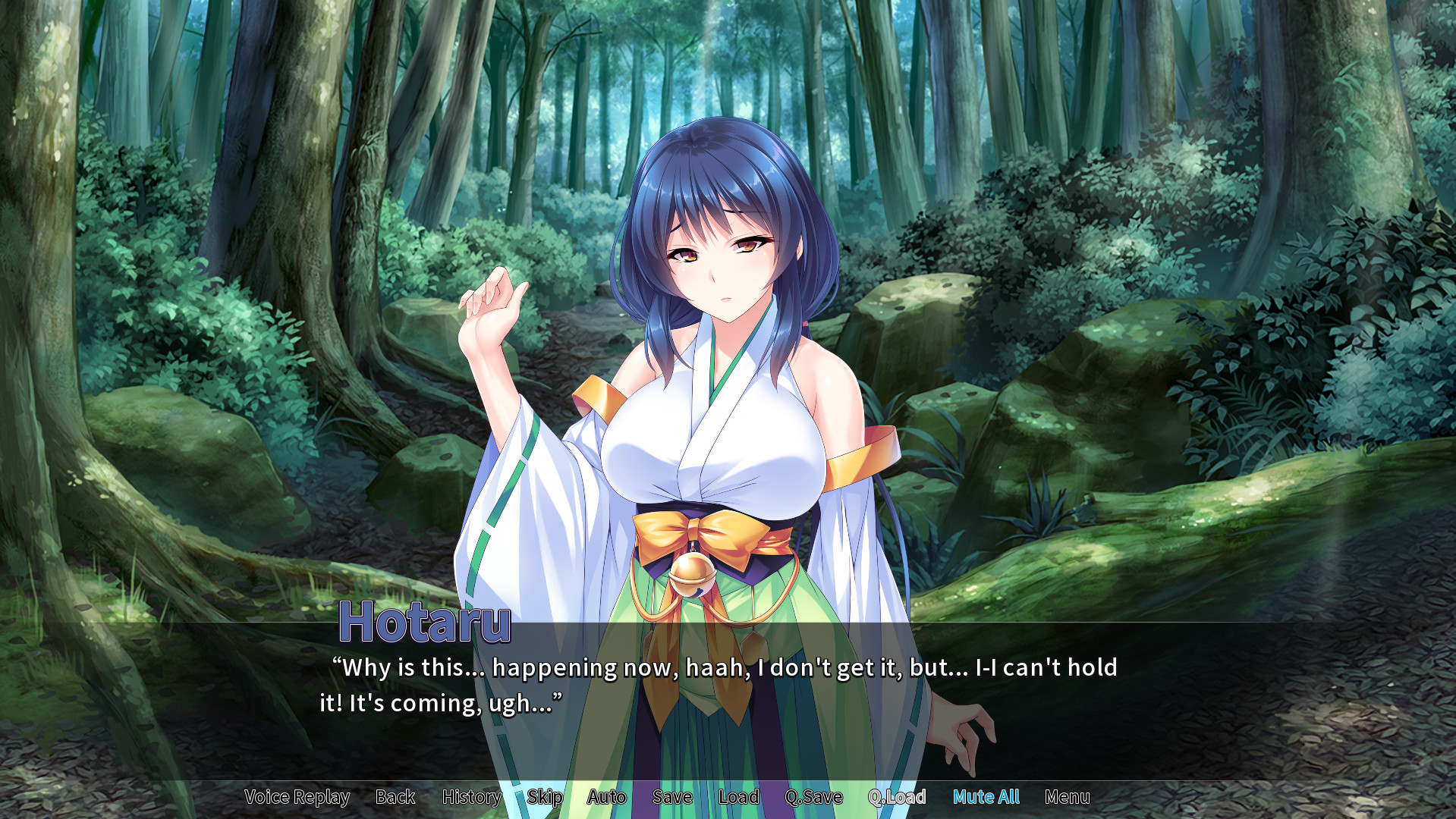This screenshot has width=1456, height=819.
Task: Select Skip from the bottom command bar
Action: pyautogui.click(x=545, y=797)
